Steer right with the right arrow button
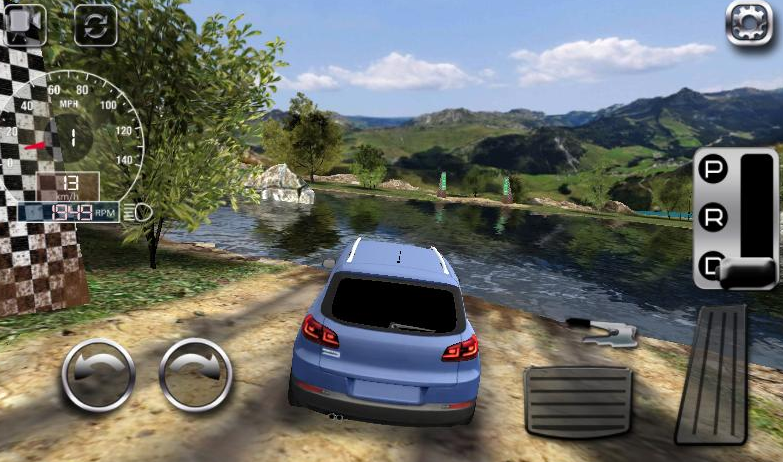 pyautogui.click(x=196, y=375)
